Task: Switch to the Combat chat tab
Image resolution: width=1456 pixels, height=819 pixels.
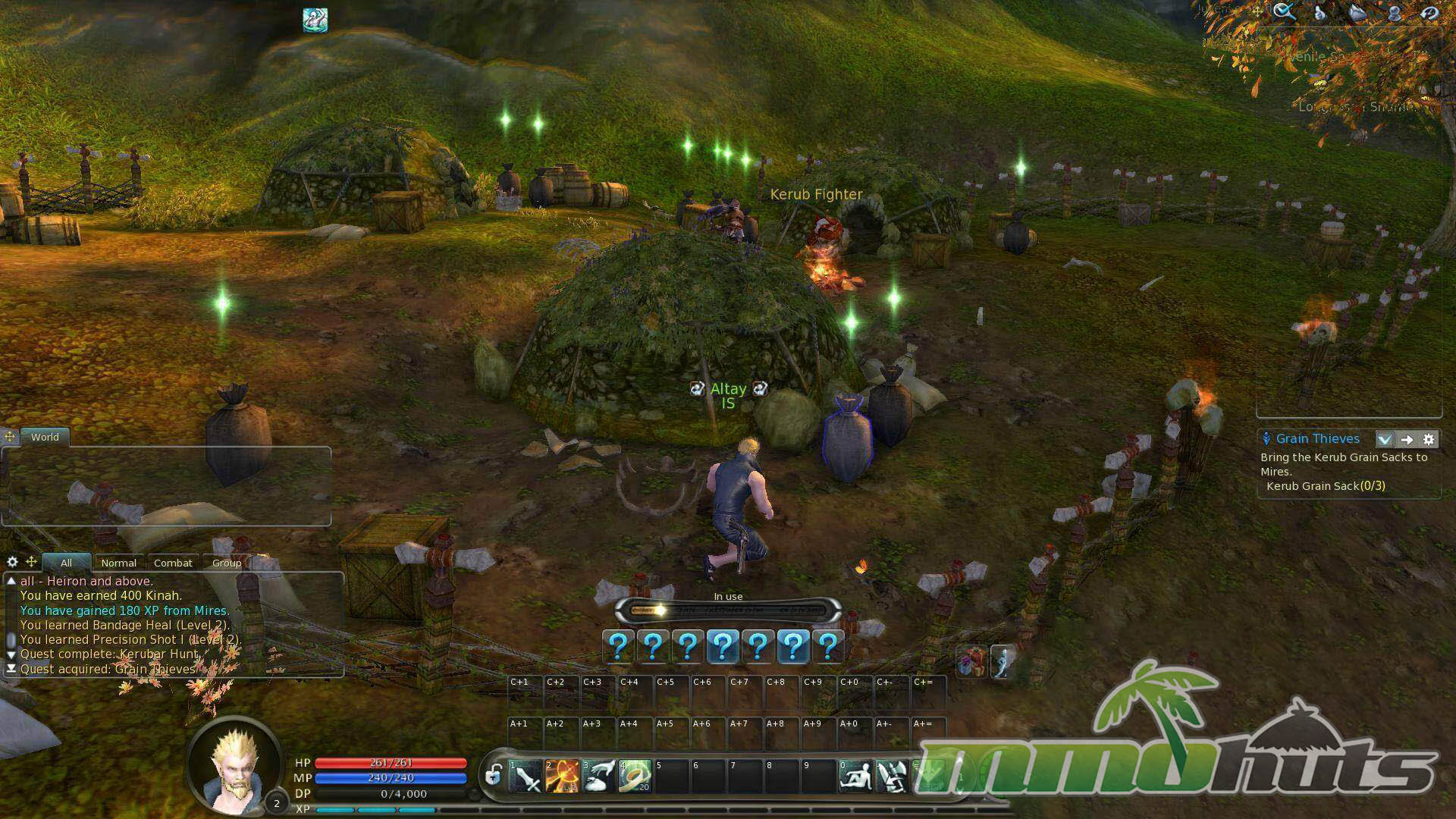Action: [173, 563]
